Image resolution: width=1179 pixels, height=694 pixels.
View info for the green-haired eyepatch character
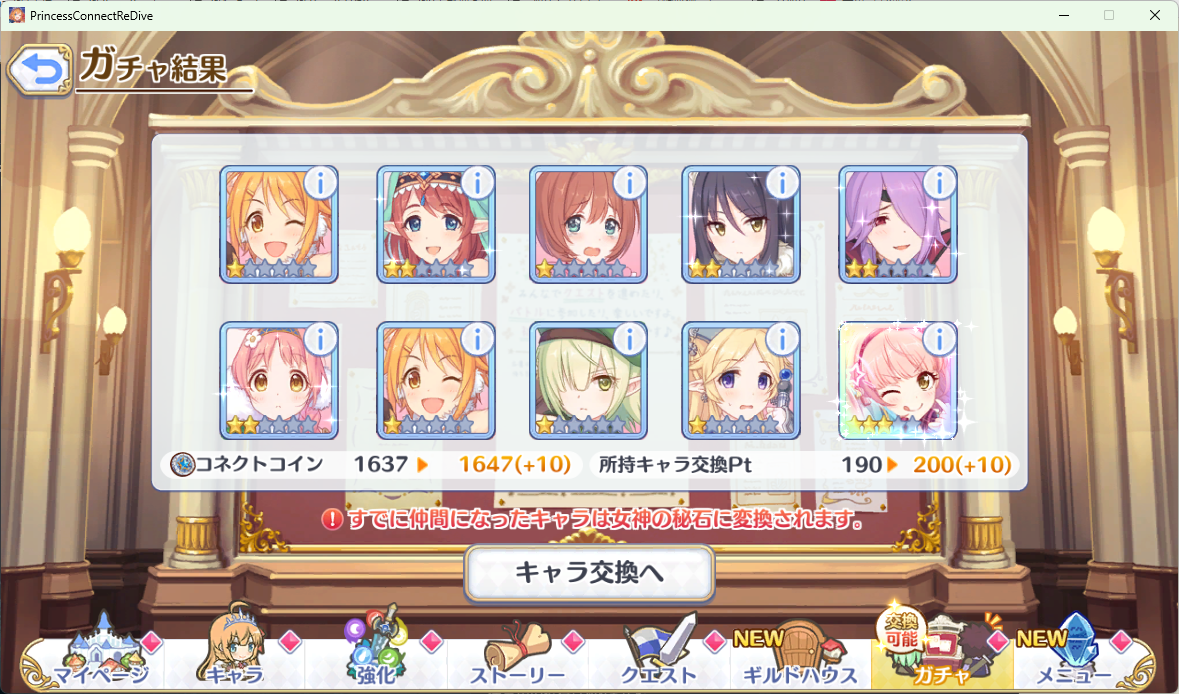click(x=629, y=339)
